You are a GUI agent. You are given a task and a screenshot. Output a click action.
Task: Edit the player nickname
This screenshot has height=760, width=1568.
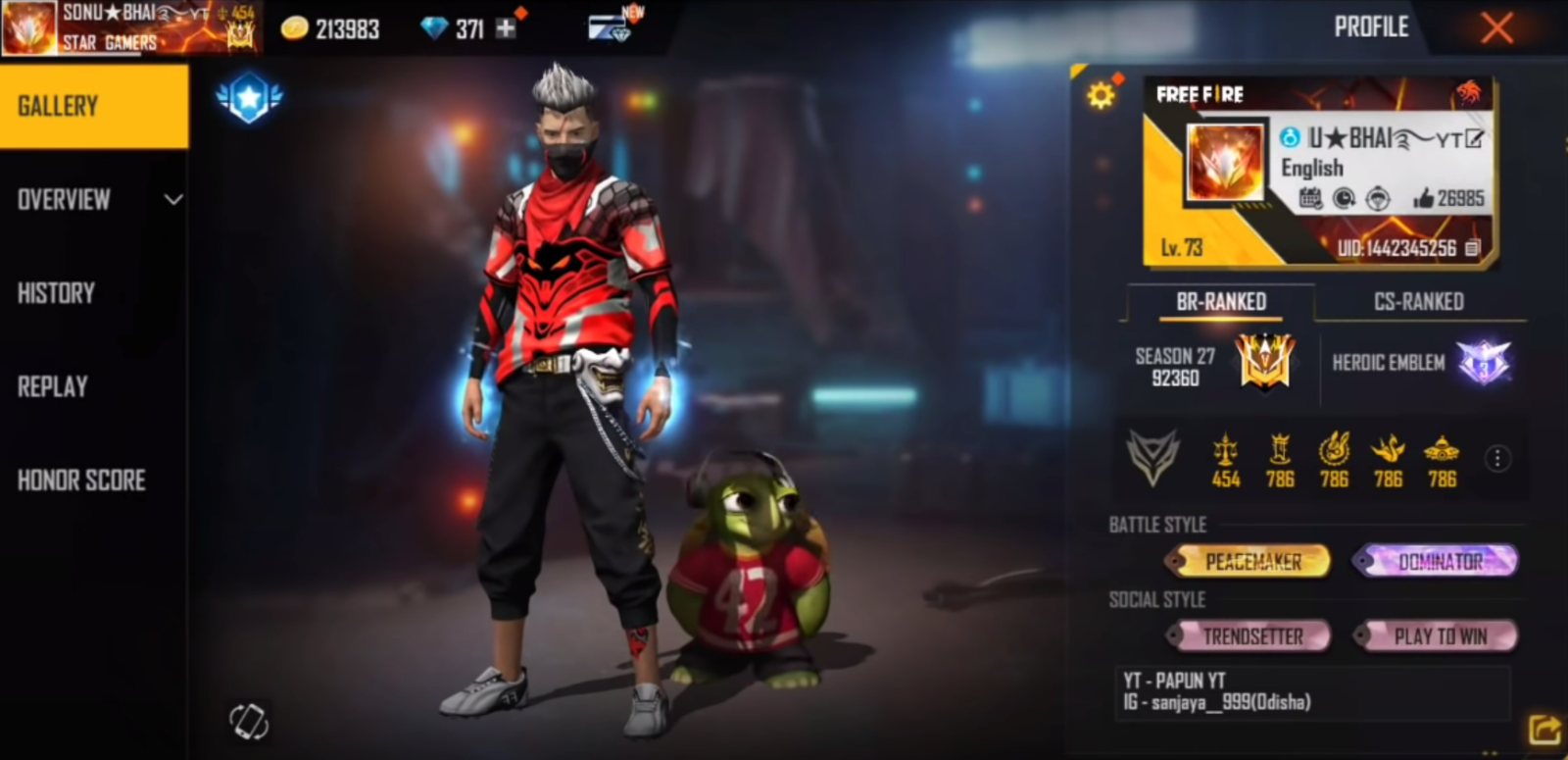pos(1474,138)
